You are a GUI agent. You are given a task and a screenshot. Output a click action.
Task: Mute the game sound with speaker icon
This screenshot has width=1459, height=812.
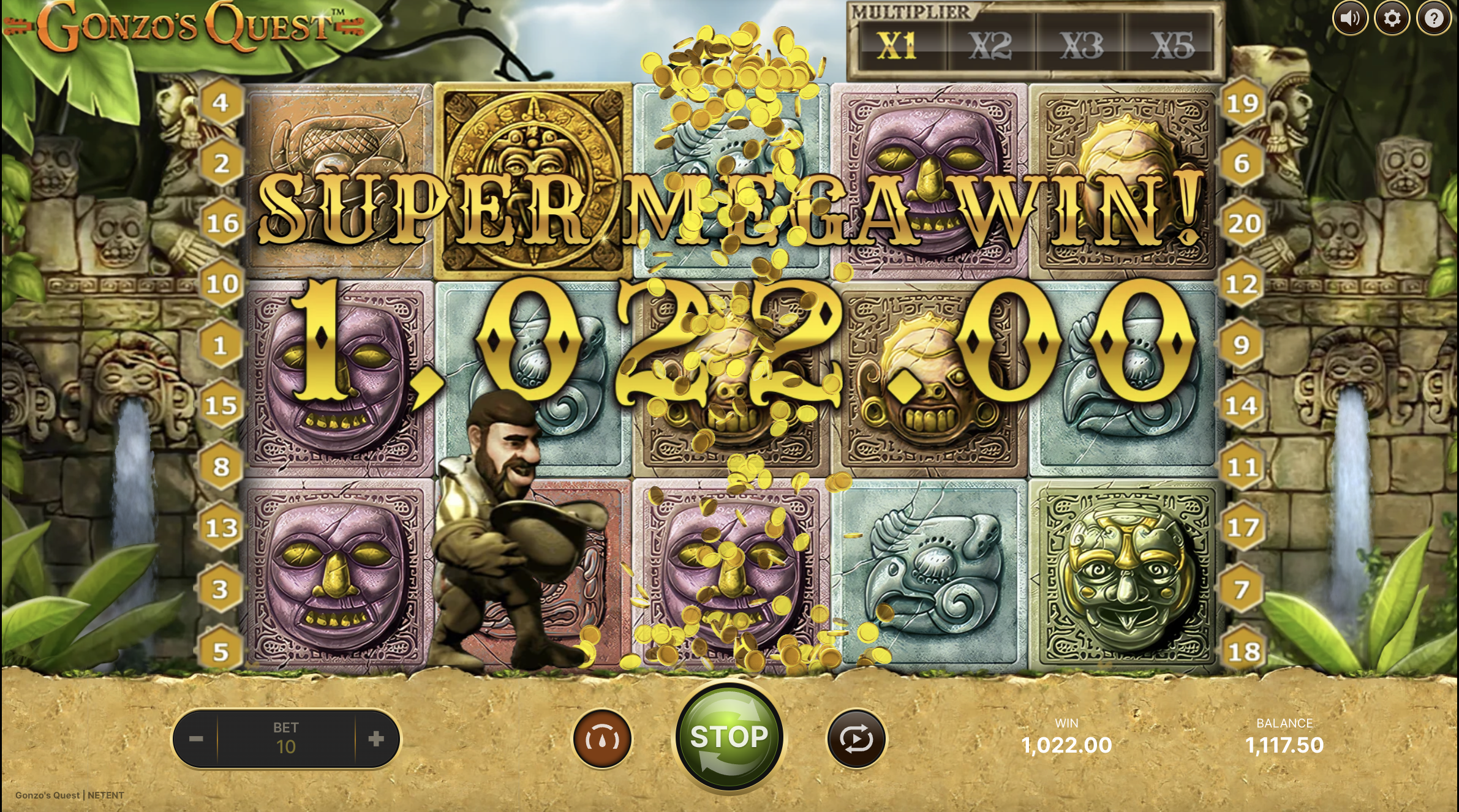point(1350,19)
